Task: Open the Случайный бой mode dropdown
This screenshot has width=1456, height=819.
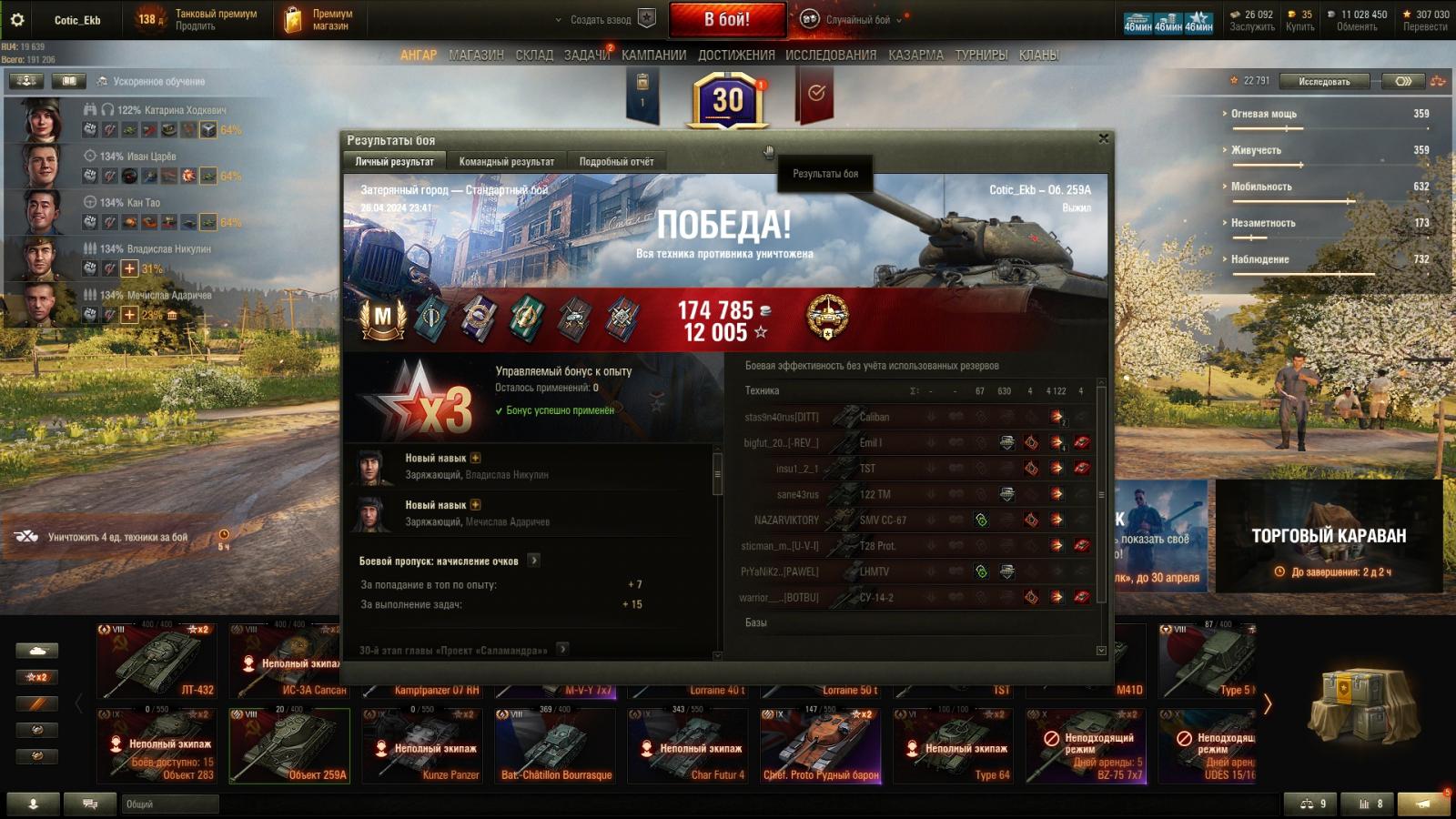Action: [858, 20]
